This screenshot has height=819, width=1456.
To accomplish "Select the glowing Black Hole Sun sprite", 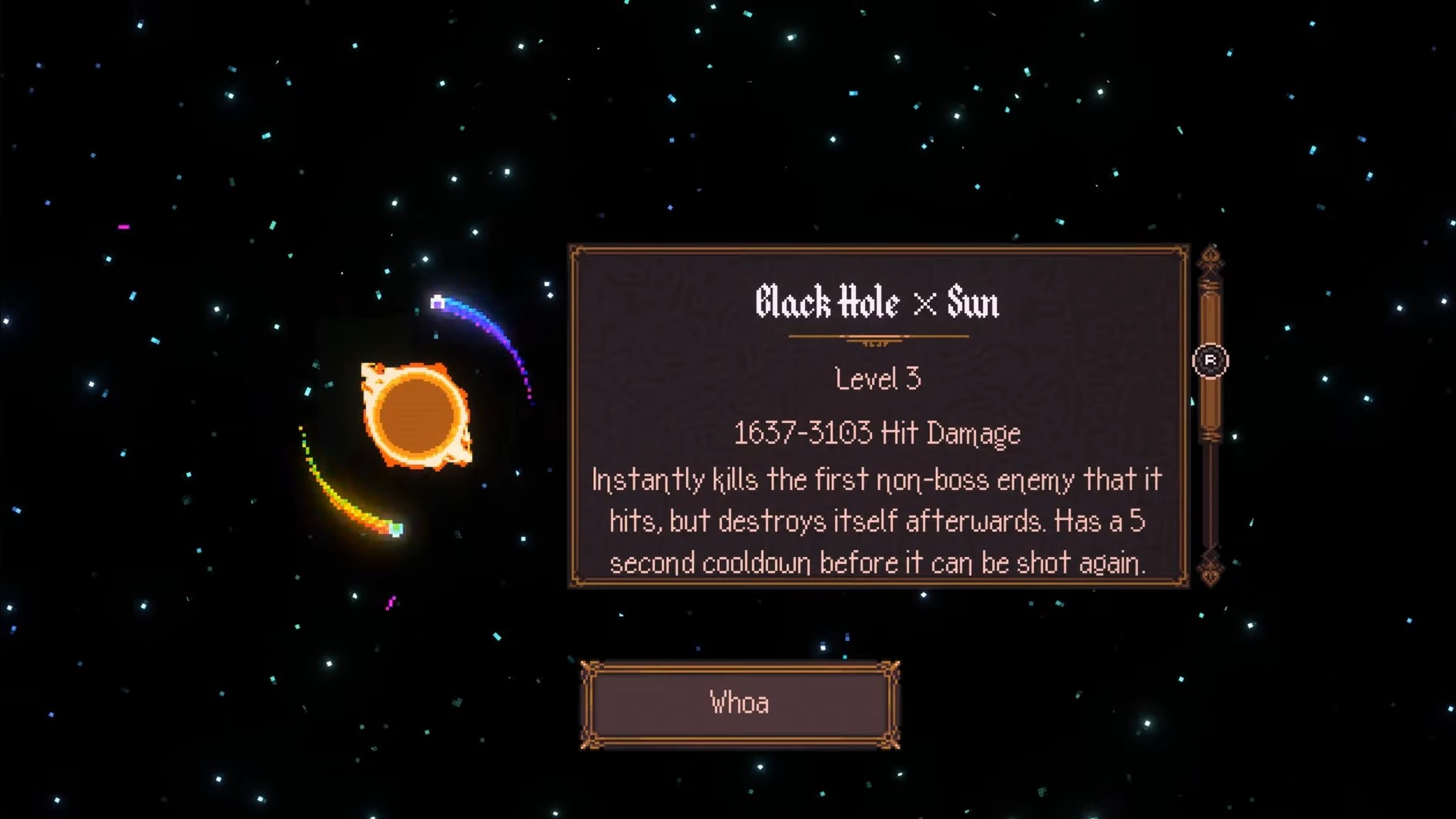I will coord(418,416).
